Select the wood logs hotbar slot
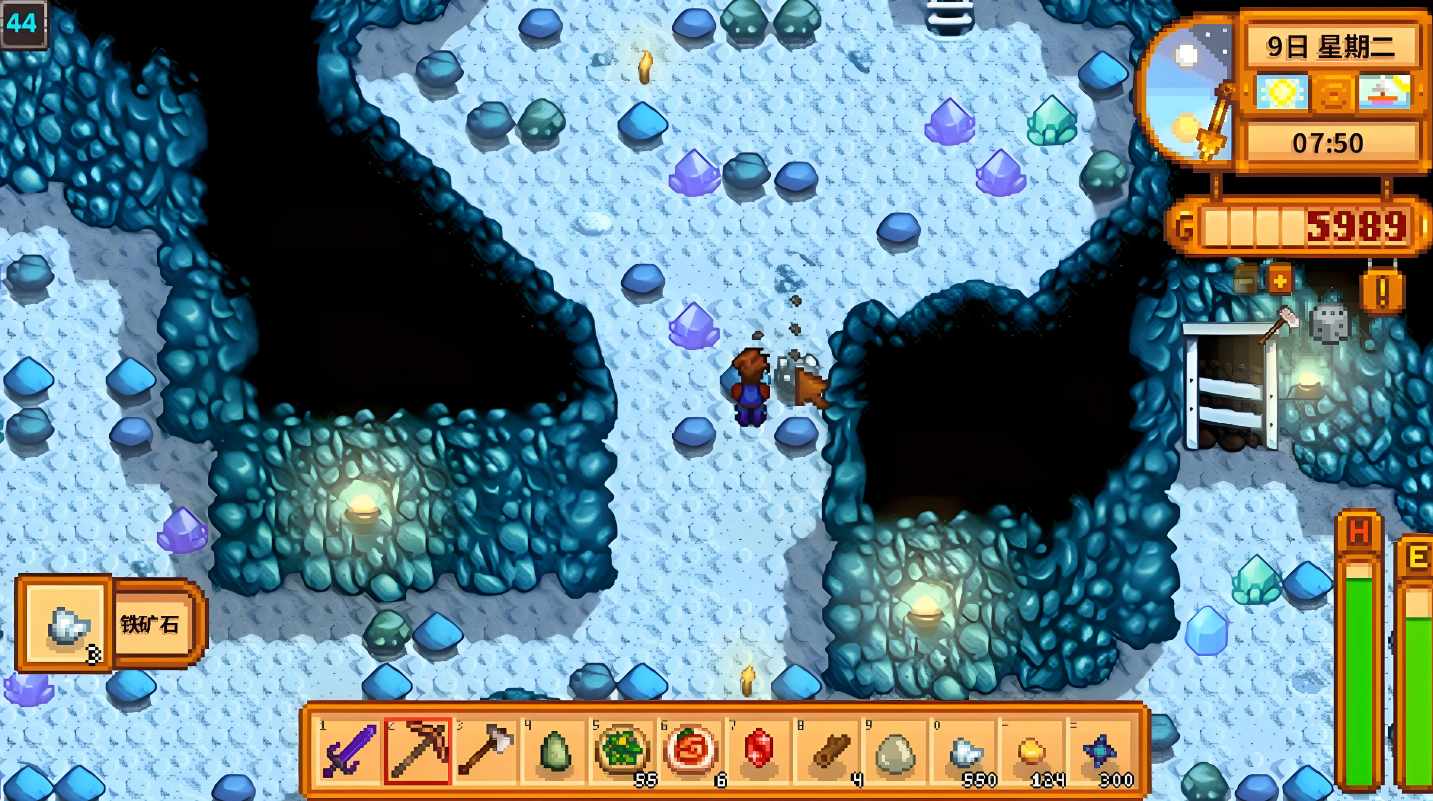1433x801 pixels. point(829,752)
